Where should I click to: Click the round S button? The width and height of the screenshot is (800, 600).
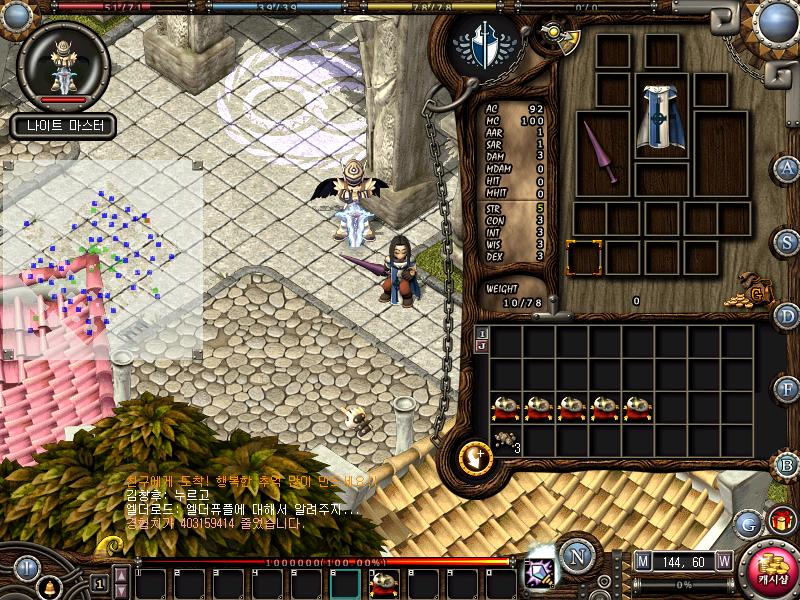coord(788,242)
